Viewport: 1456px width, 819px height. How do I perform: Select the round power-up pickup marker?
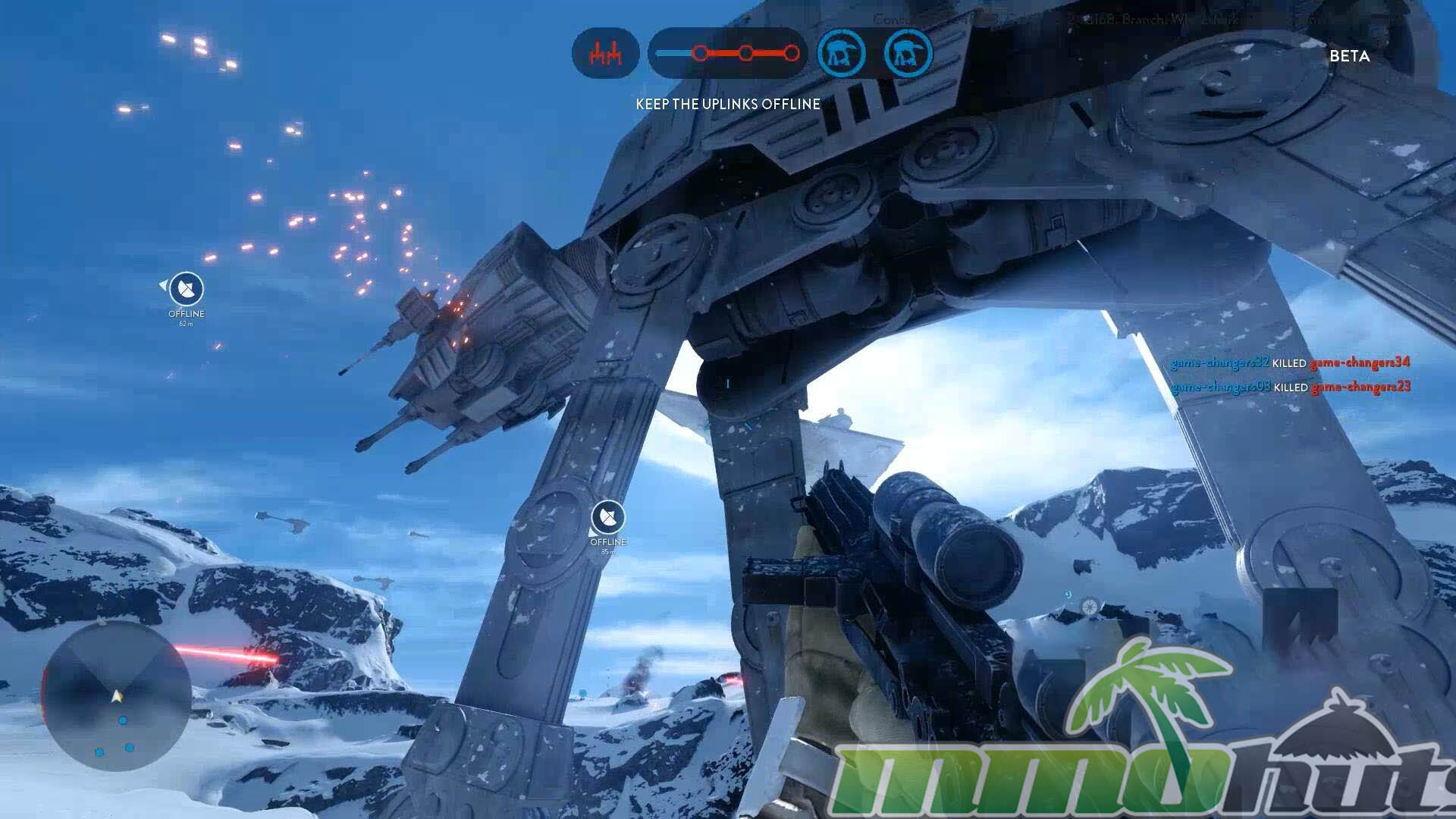pos(1090,607)
